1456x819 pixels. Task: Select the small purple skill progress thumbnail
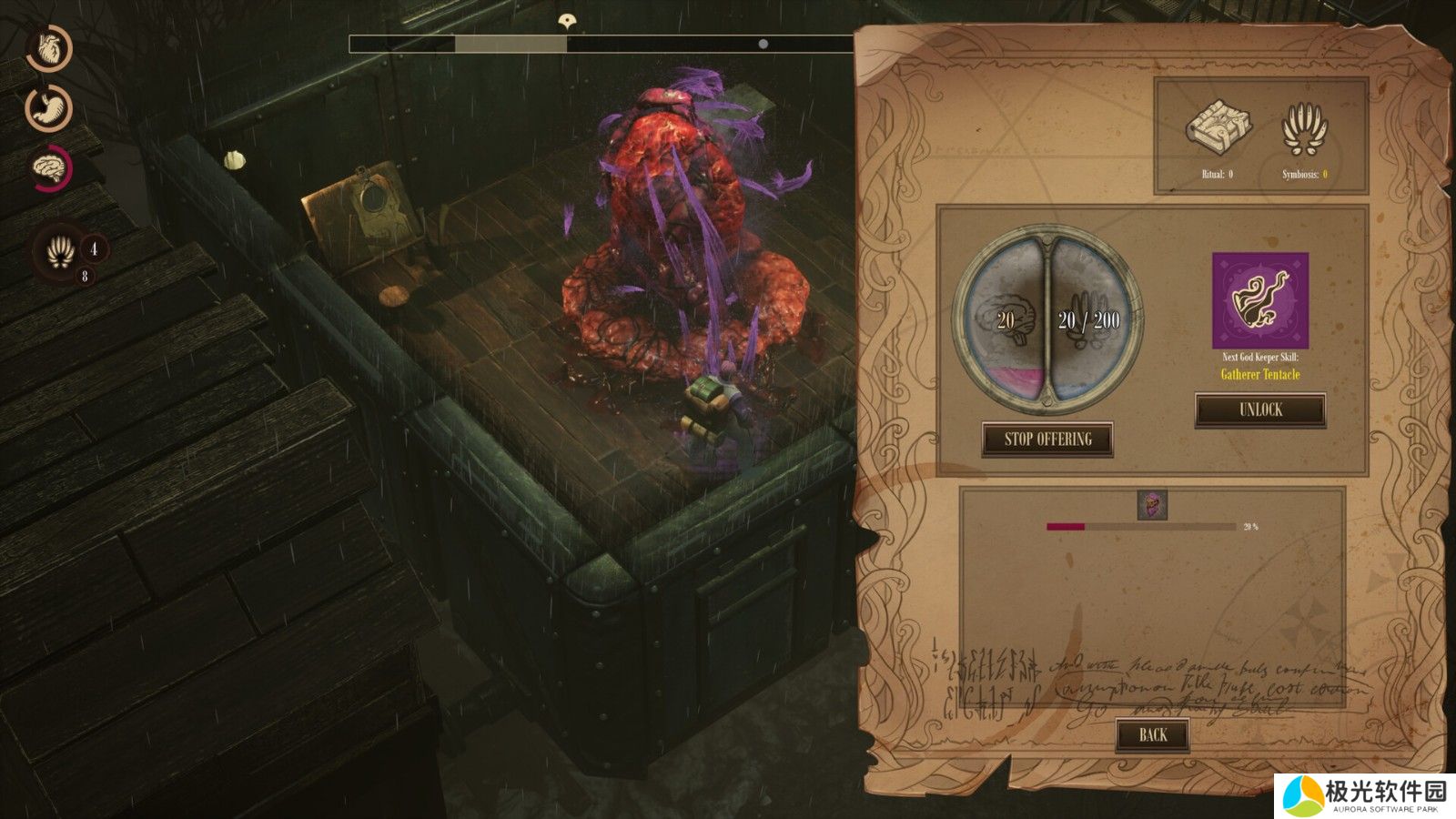pyautogui.click(x=1152, y=505)
